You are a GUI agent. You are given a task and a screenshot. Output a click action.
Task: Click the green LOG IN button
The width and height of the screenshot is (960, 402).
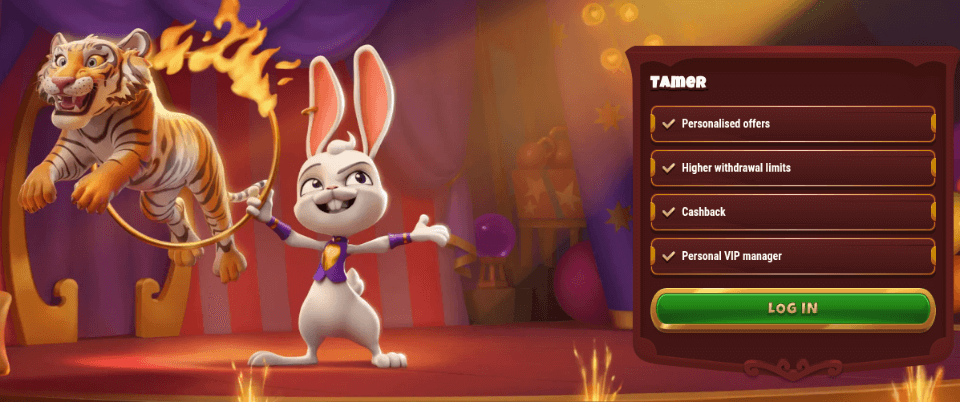coord(792,308)
